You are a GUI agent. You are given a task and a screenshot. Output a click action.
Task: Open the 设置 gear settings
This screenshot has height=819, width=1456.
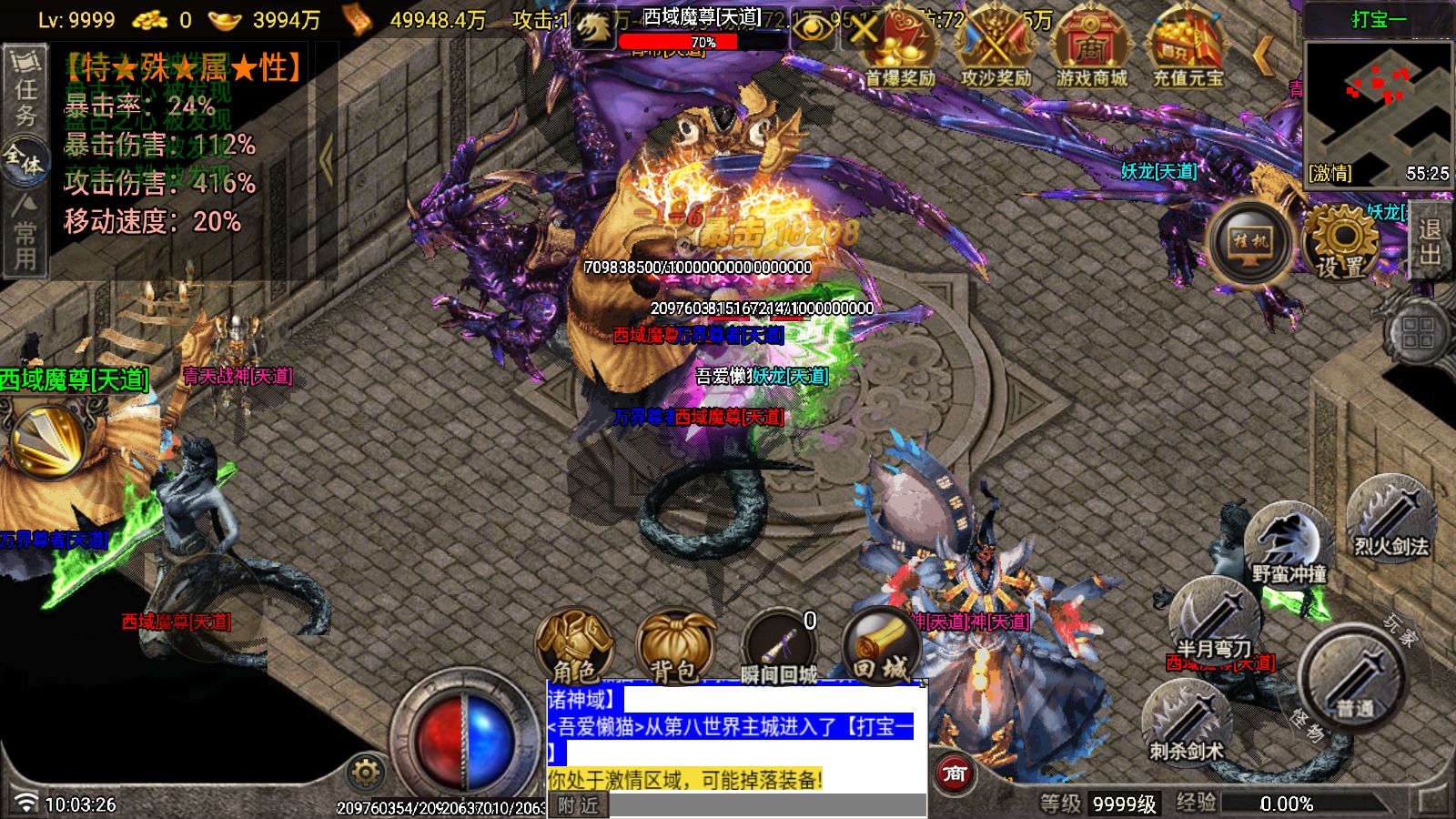[1342, 242]
